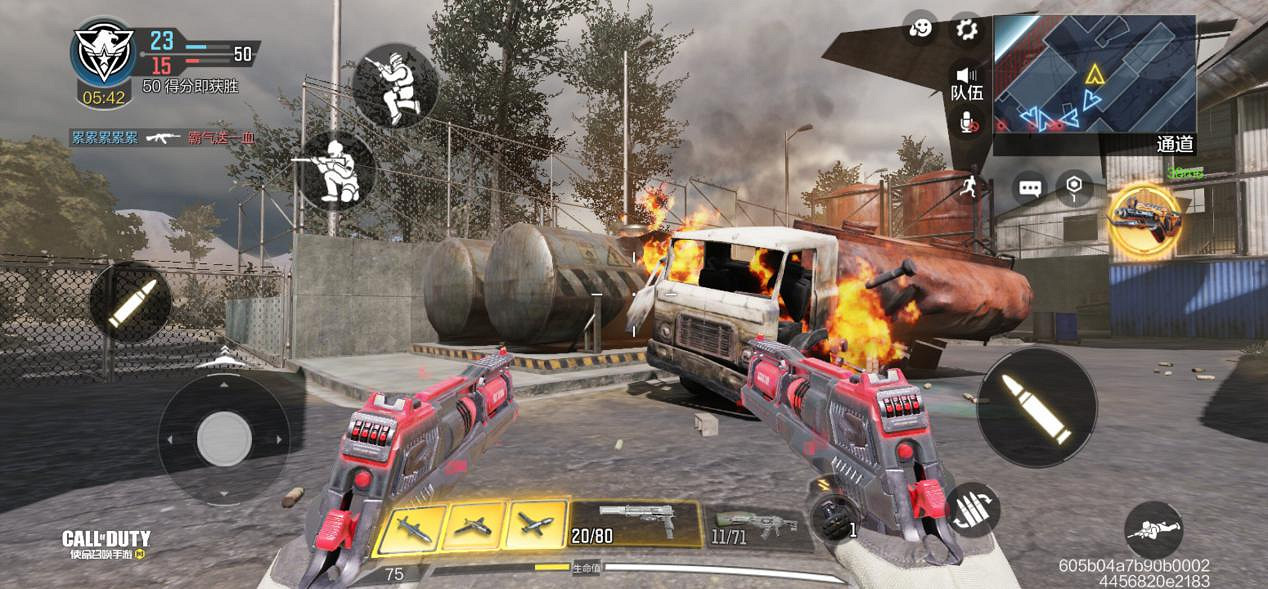Fire with the large bullet button

[1037, 407]
